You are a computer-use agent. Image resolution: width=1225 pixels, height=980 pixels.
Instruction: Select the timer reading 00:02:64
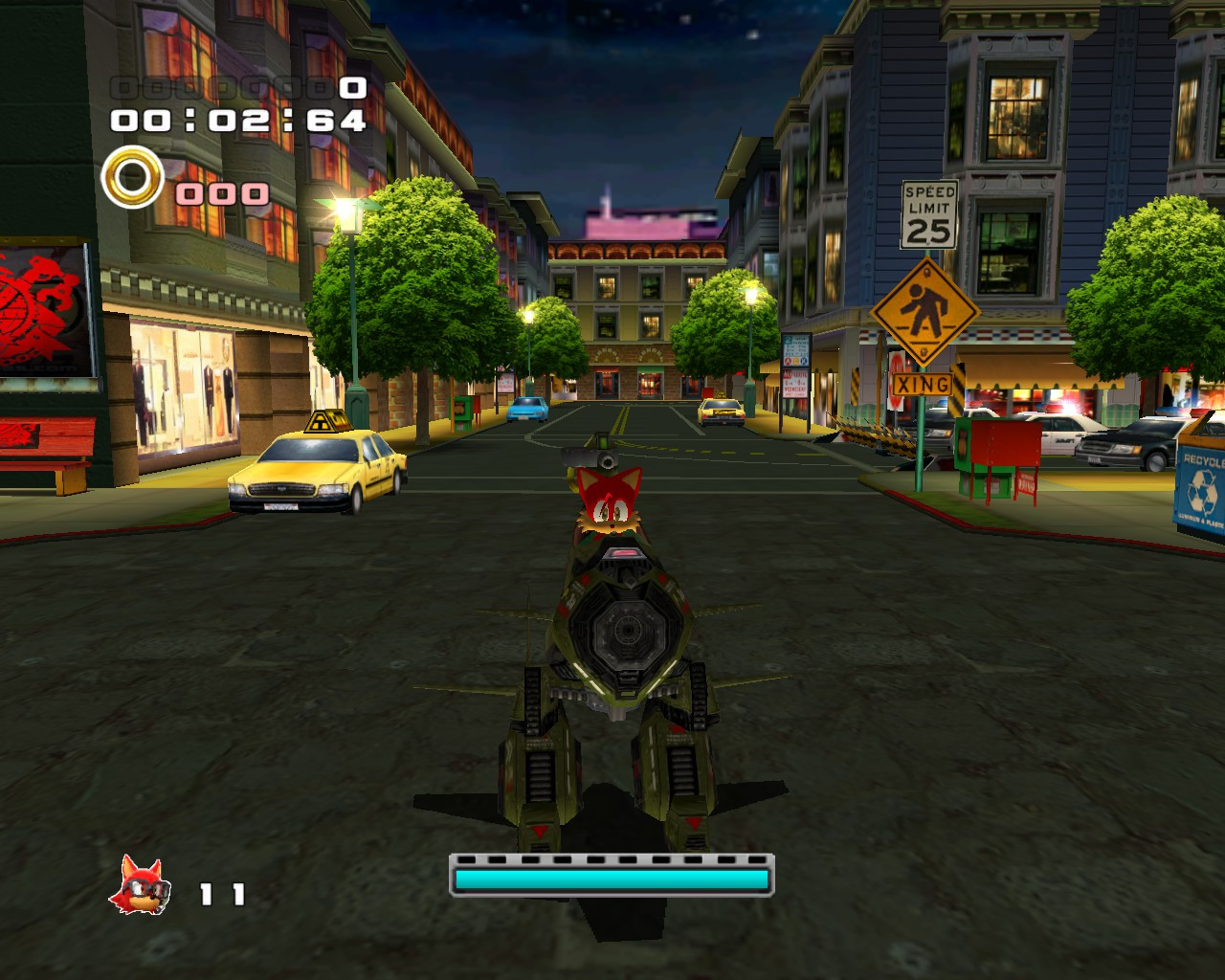pos(239,122)
